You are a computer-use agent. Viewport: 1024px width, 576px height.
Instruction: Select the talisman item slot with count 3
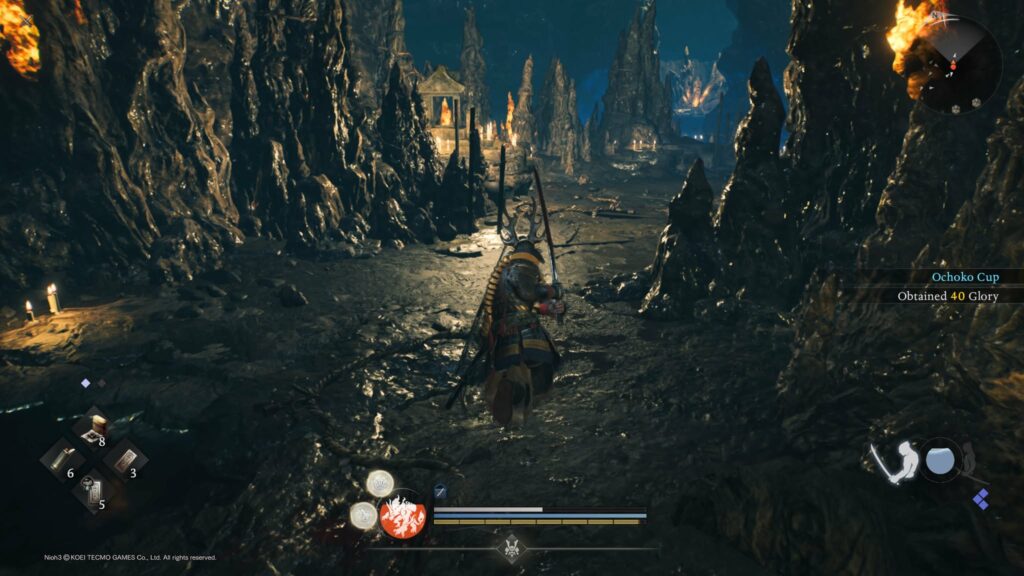click(126, 461)
